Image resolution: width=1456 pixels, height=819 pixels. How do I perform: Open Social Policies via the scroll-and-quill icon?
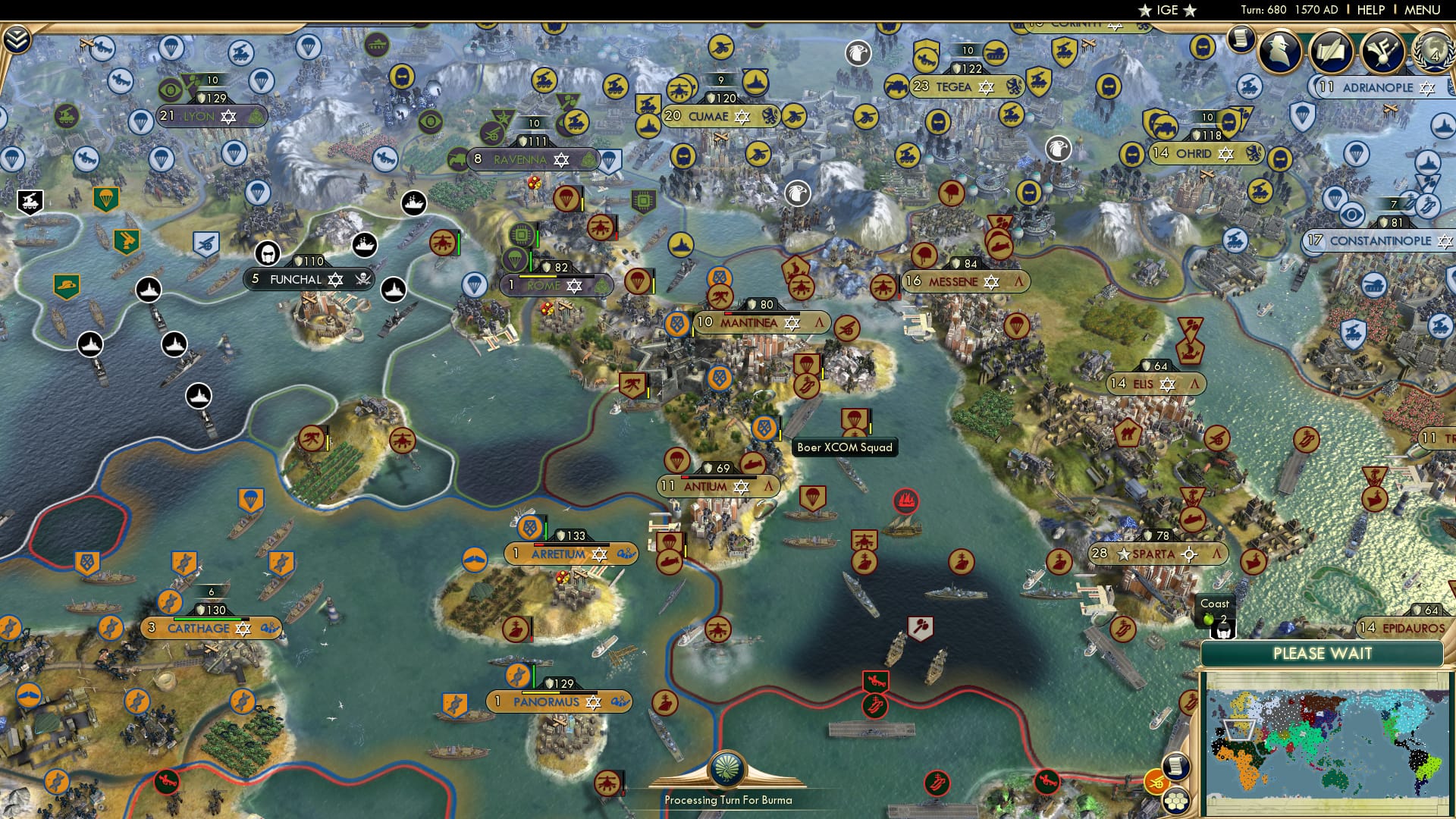(x=1332, y=50)
